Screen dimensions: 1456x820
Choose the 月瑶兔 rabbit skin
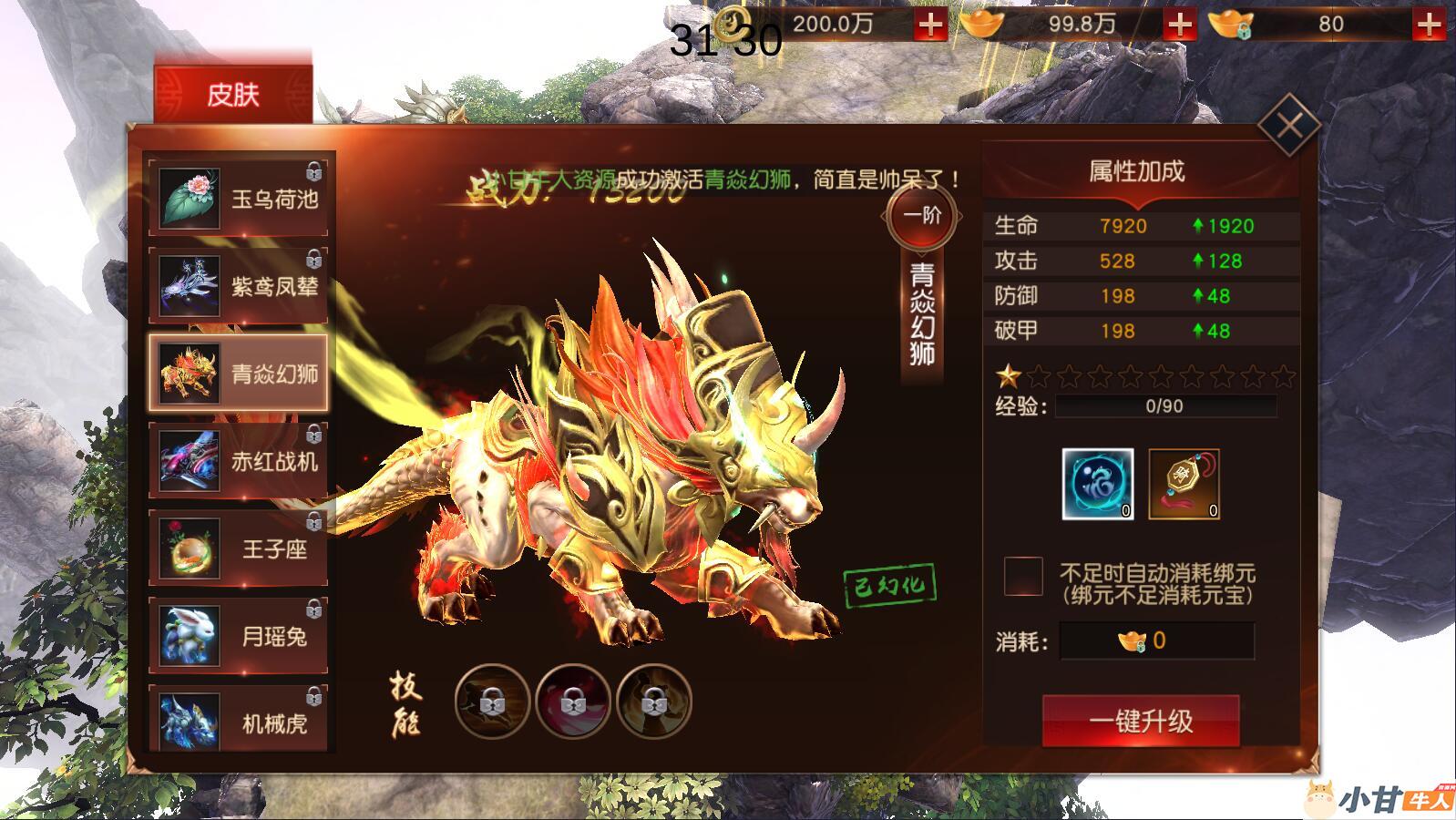tap(241, 636)
